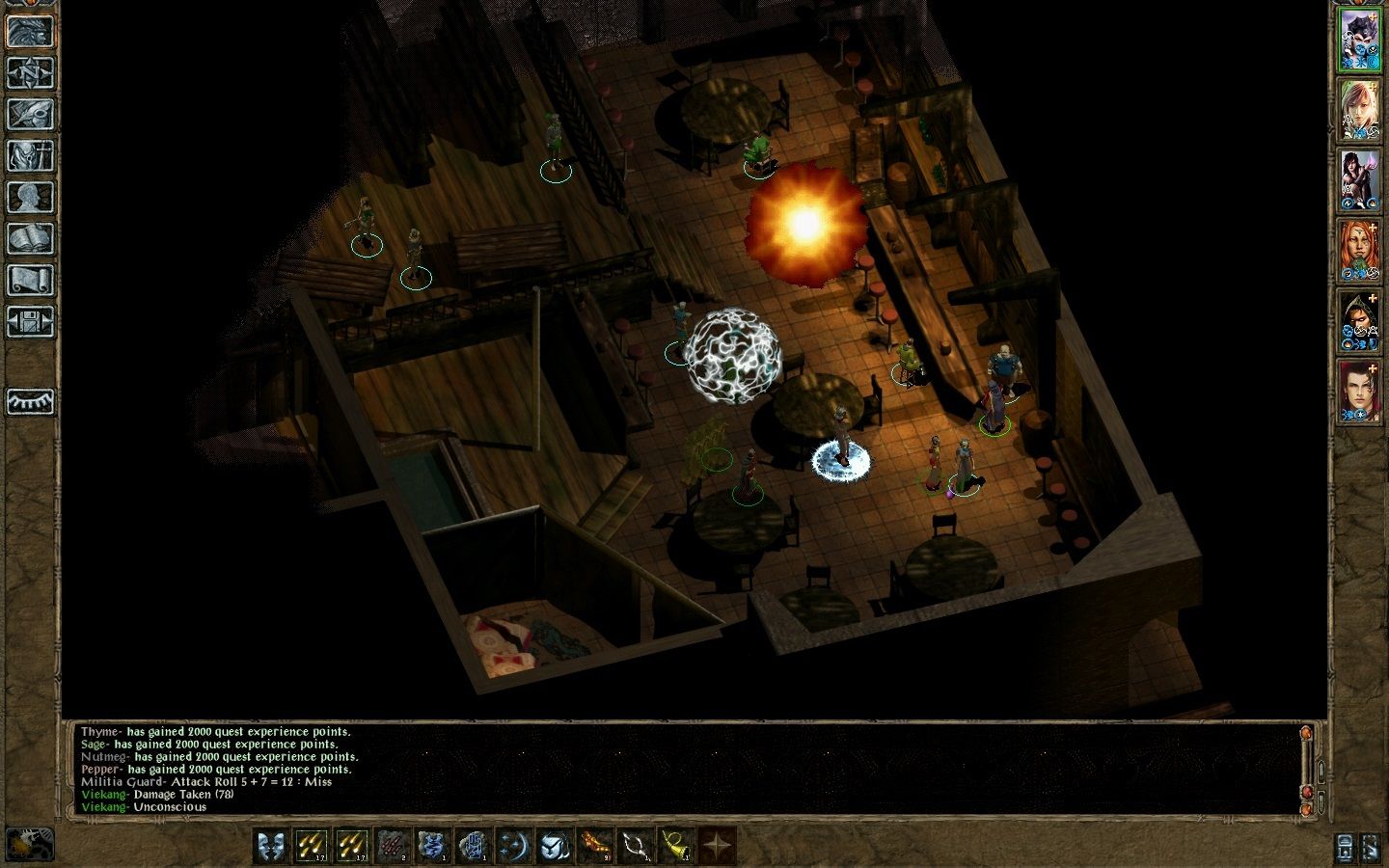Open the inventory with the armor icon

[x=30, y=155]
